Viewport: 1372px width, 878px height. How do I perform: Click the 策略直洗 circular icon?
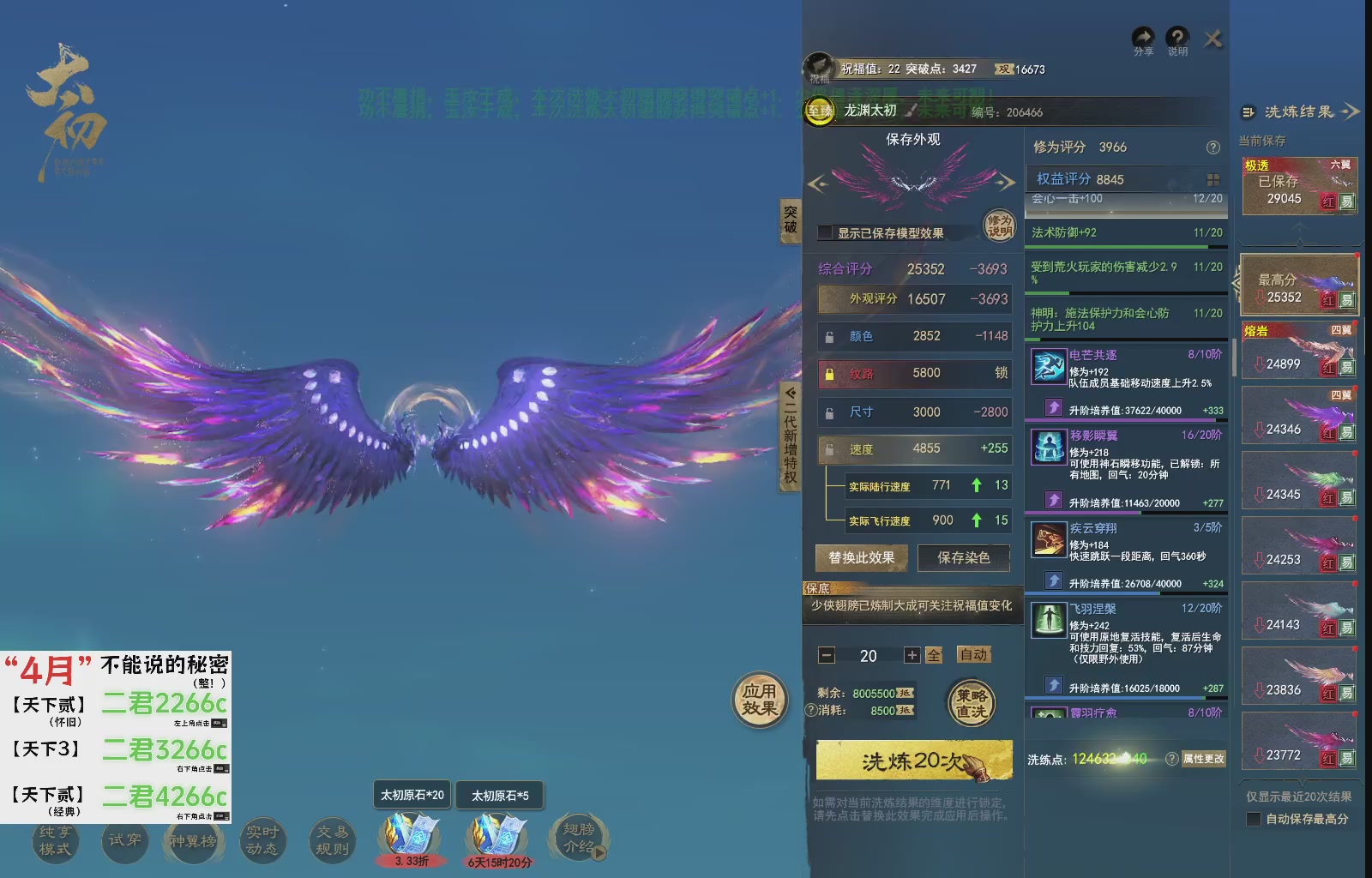tap(970, 701)
